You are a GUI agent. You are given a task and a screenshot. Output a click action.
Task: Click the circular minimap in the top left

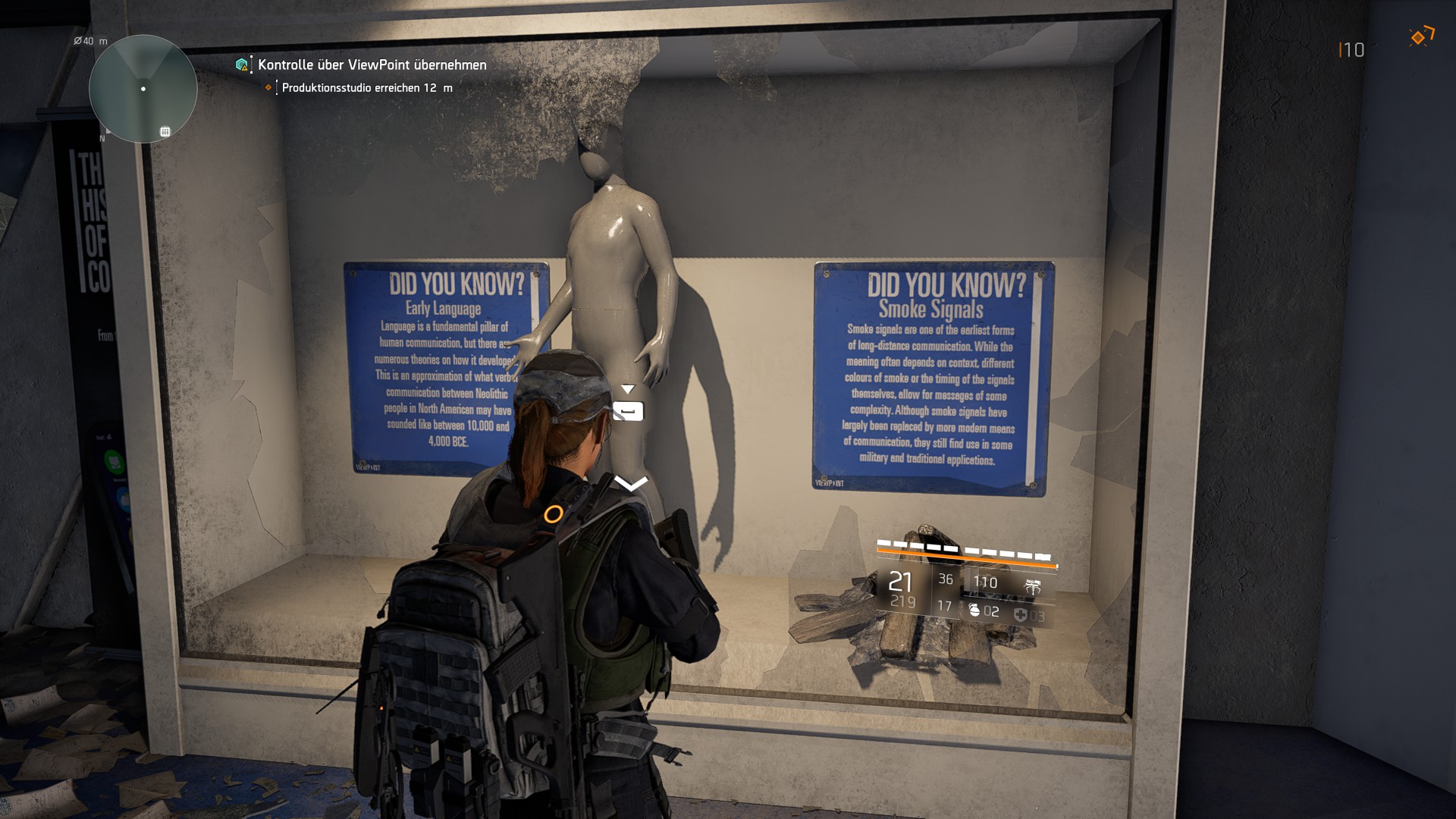tap(143, 89)
